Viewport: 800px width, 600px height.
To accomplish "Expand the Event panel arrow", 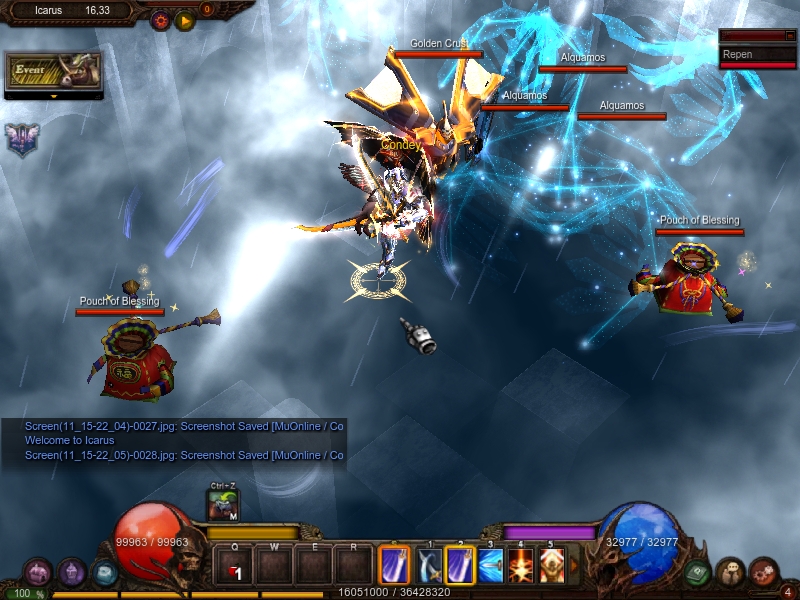I will [53, 97].
